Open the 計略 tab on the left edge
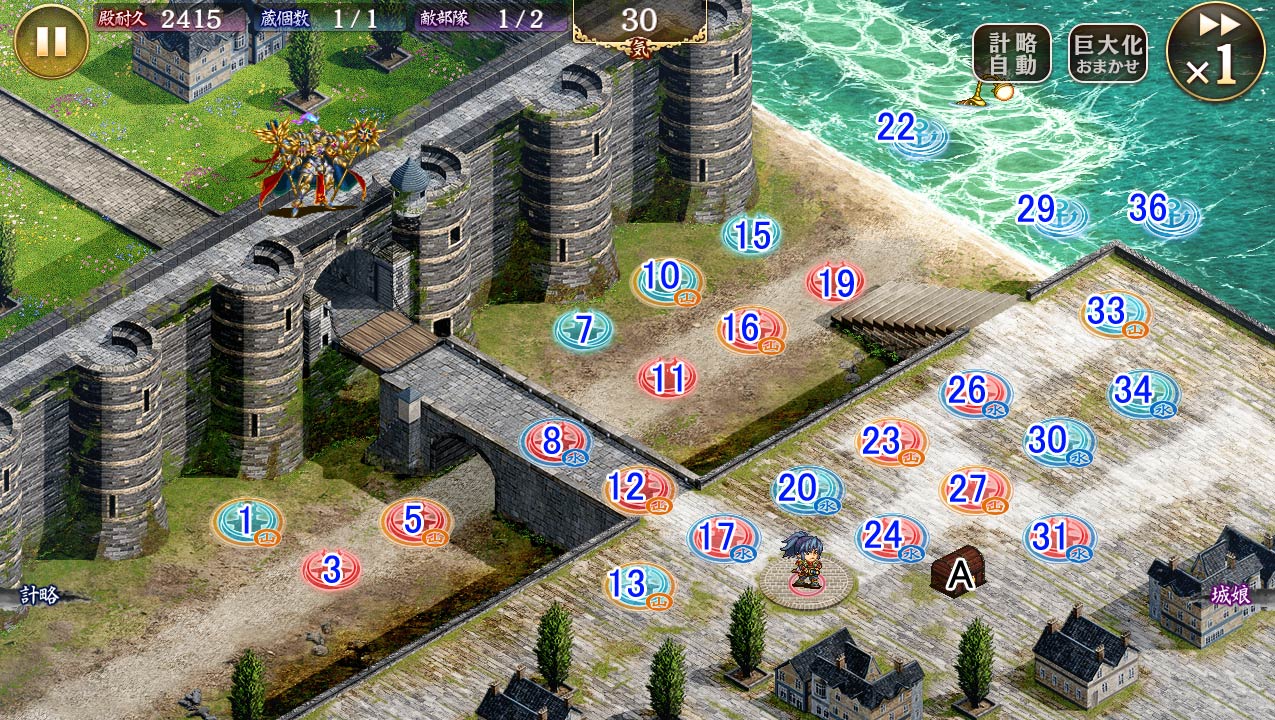The image size is (1275, 720). [40, 596]
